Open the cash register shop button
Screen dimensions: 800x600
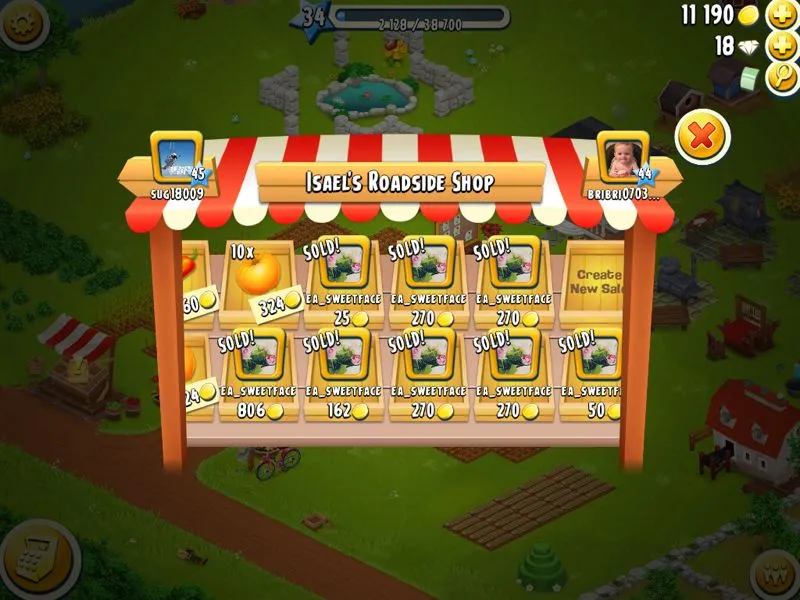(x=40, y=560)
